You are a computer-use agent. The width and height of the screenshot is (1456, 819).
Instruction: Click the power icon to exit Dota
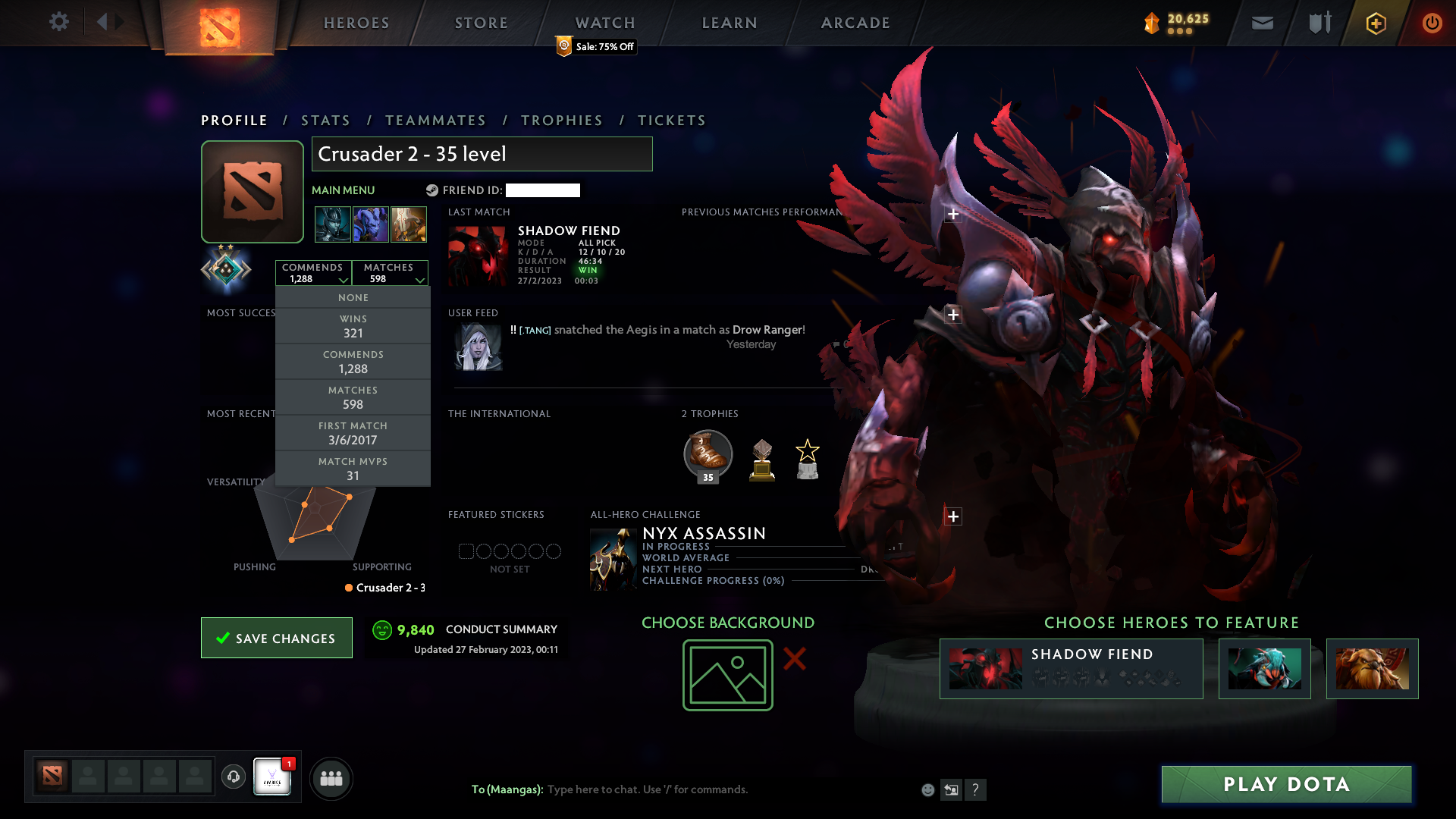[1432, 23]
